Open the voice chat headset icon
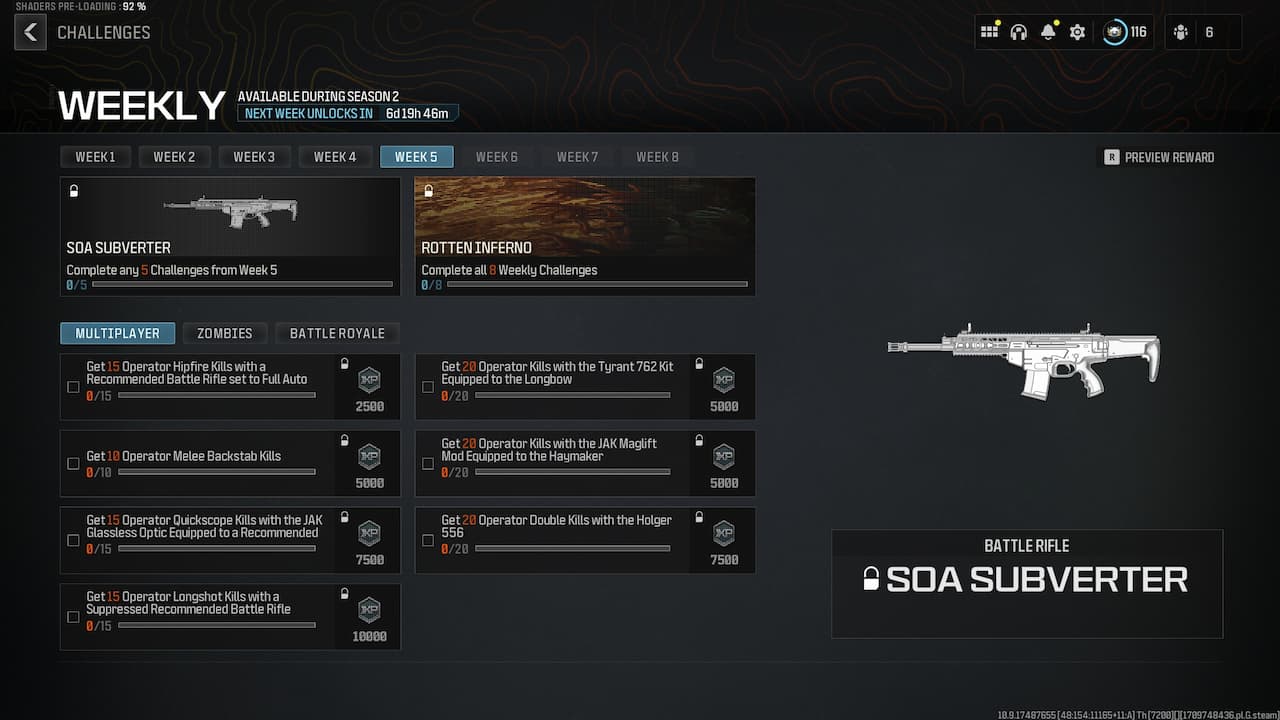The width and height of the screenshot is (1280, 720). (x=1018, y=32)
